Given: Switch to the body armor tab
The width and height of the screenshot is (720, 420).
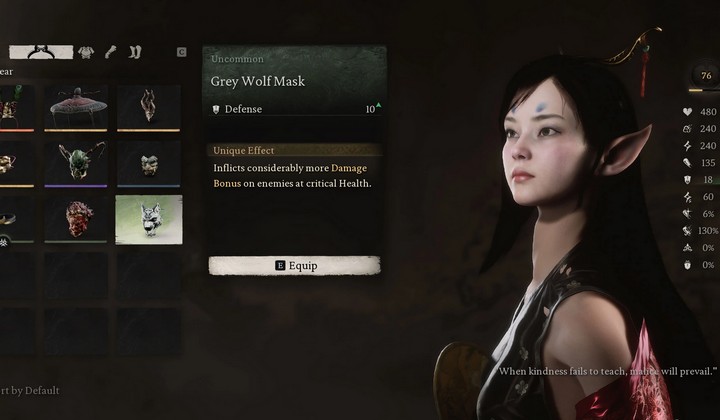Looking at the screenshot, I should click(x=86, y=51).
